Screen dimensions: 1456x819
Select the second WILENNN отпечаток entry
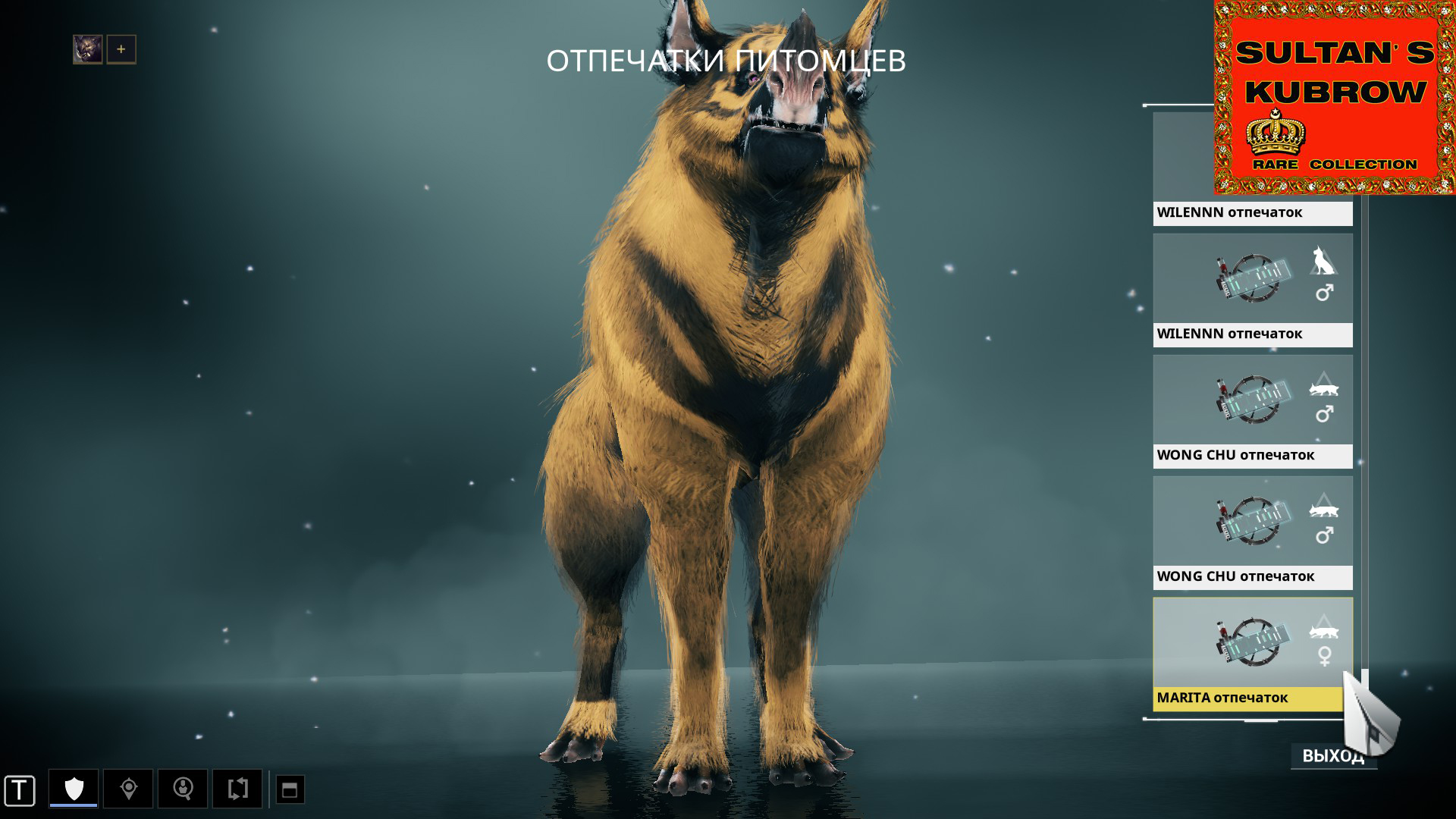point(1251,334)
